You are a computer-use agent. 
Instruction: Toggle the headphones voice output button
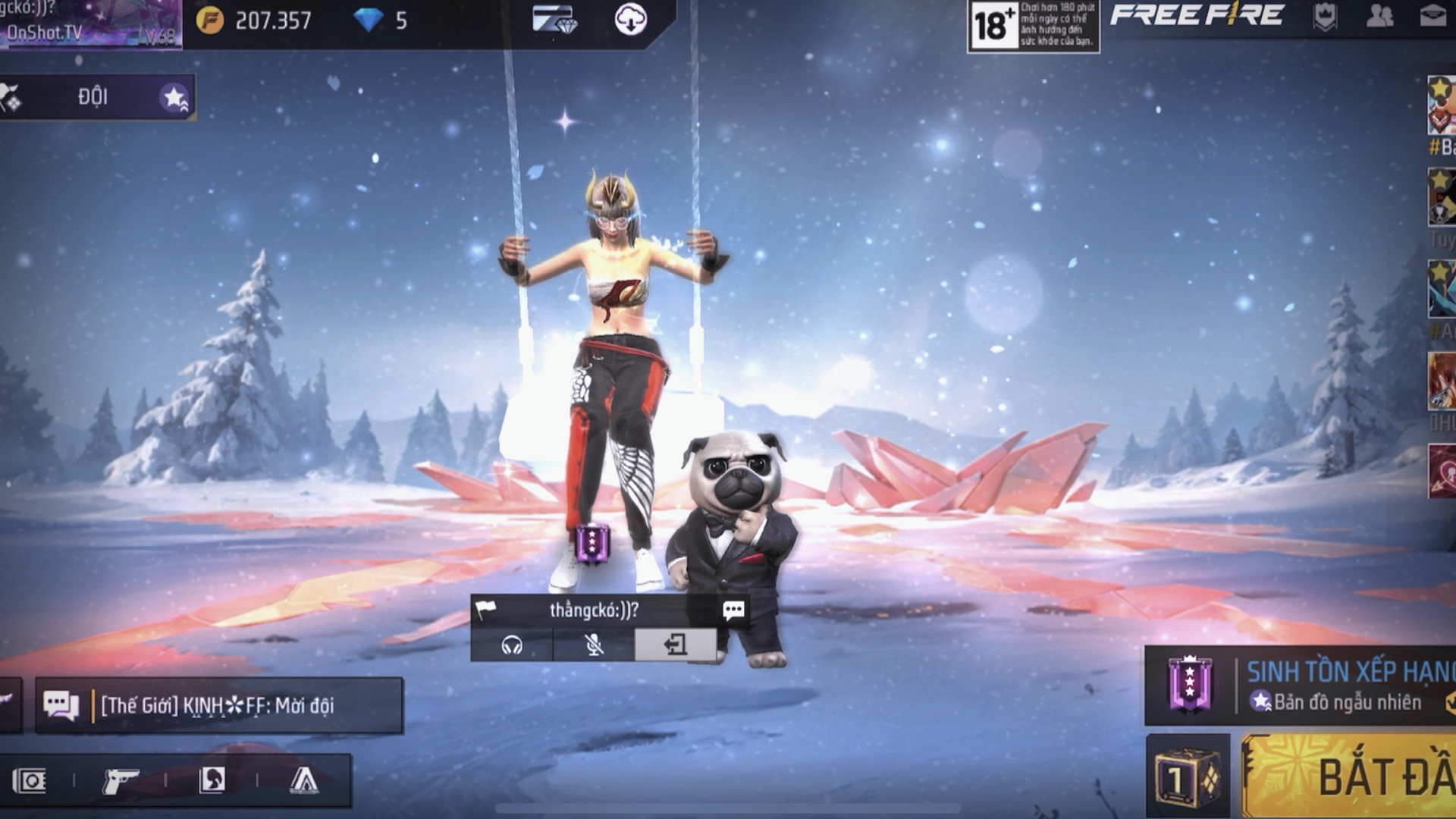point(513,645)
